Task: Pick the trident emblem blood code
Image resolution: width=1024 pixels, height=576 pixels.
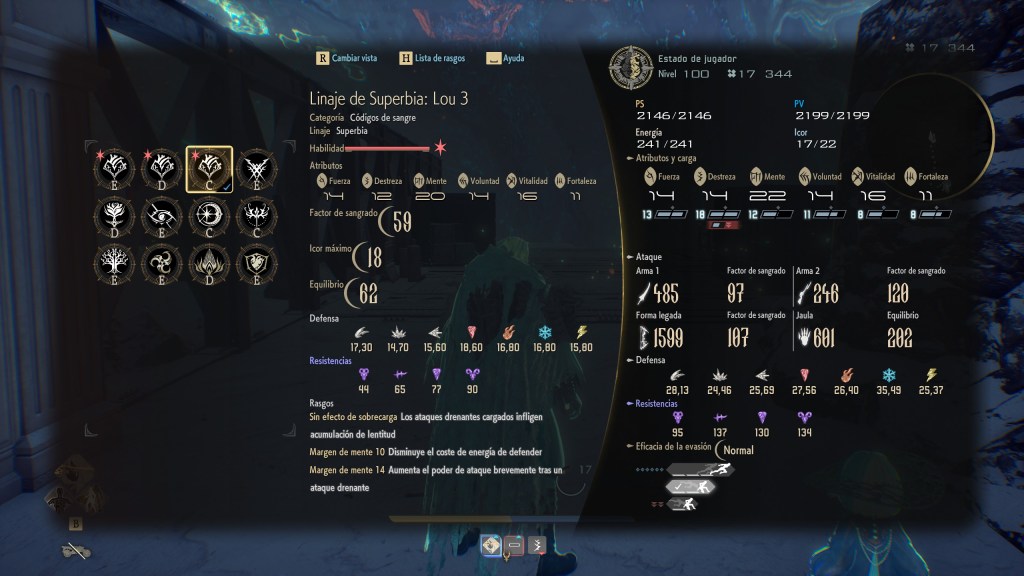Action: tap(257, 215)
